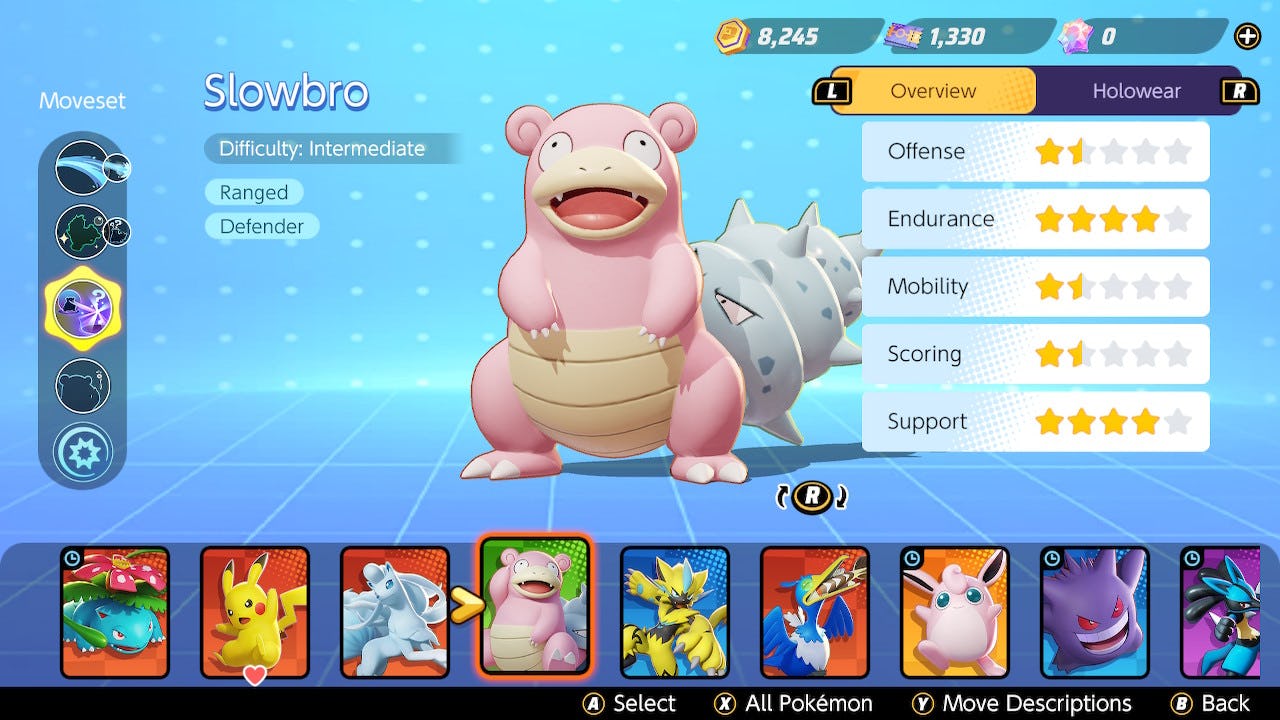Switch to the Holowear tab

pyautogui.click(x=1136, y=91)
